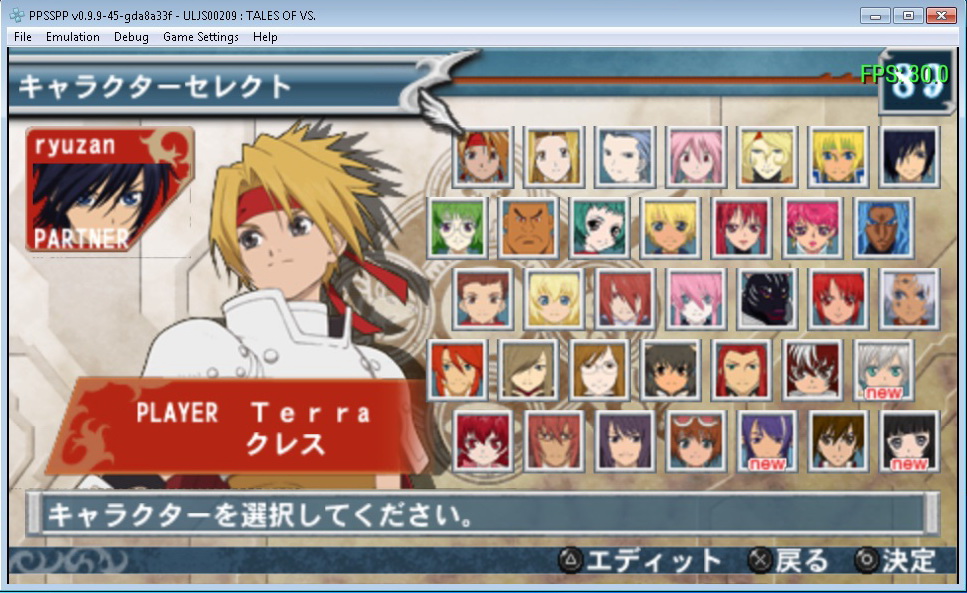This screenshot has height=593, width=967.
Task: Choose the bald dark-skinned muscular man portrait
Action: [x=529, y=228]
